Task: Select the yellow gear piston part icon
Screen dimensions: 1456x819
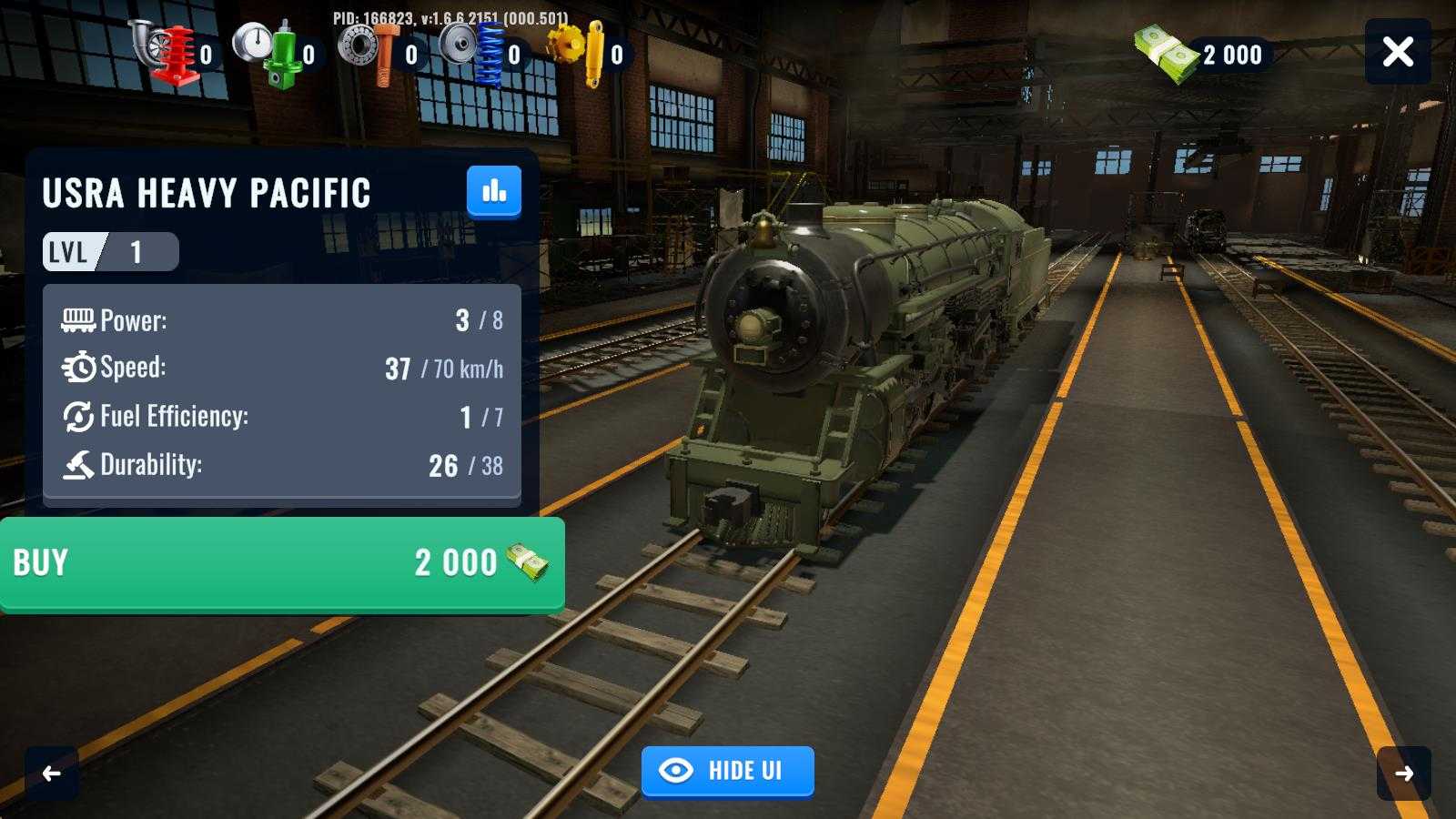Action: point(579,53)
